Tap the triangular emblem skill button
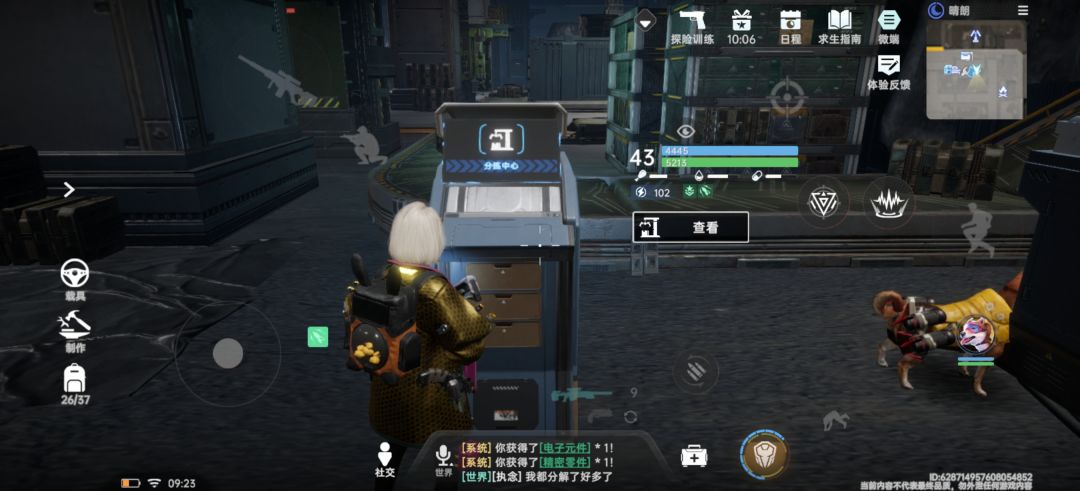 coord(824,202)
